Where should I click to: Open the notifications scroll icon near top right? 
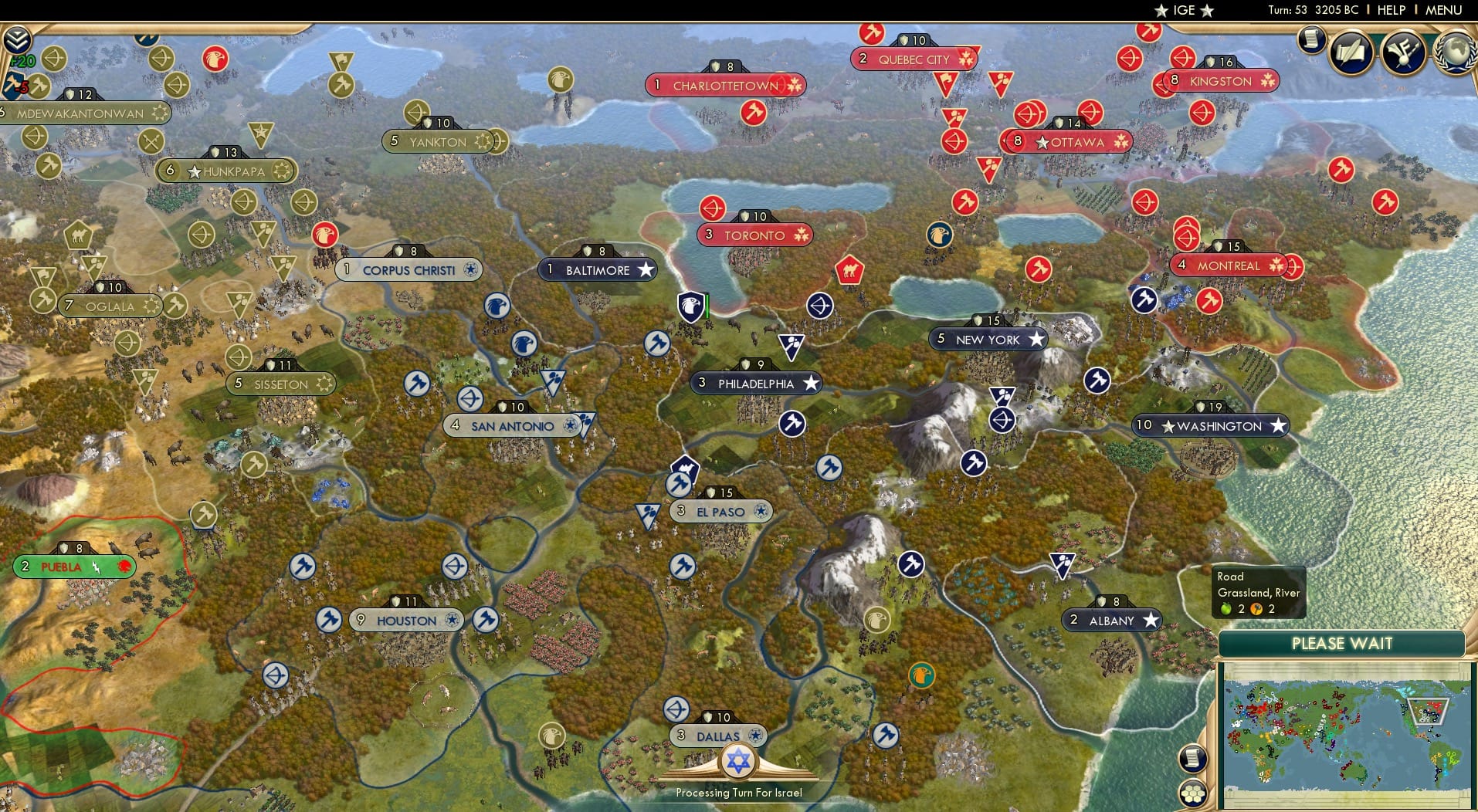click(x=1311, y=40)
